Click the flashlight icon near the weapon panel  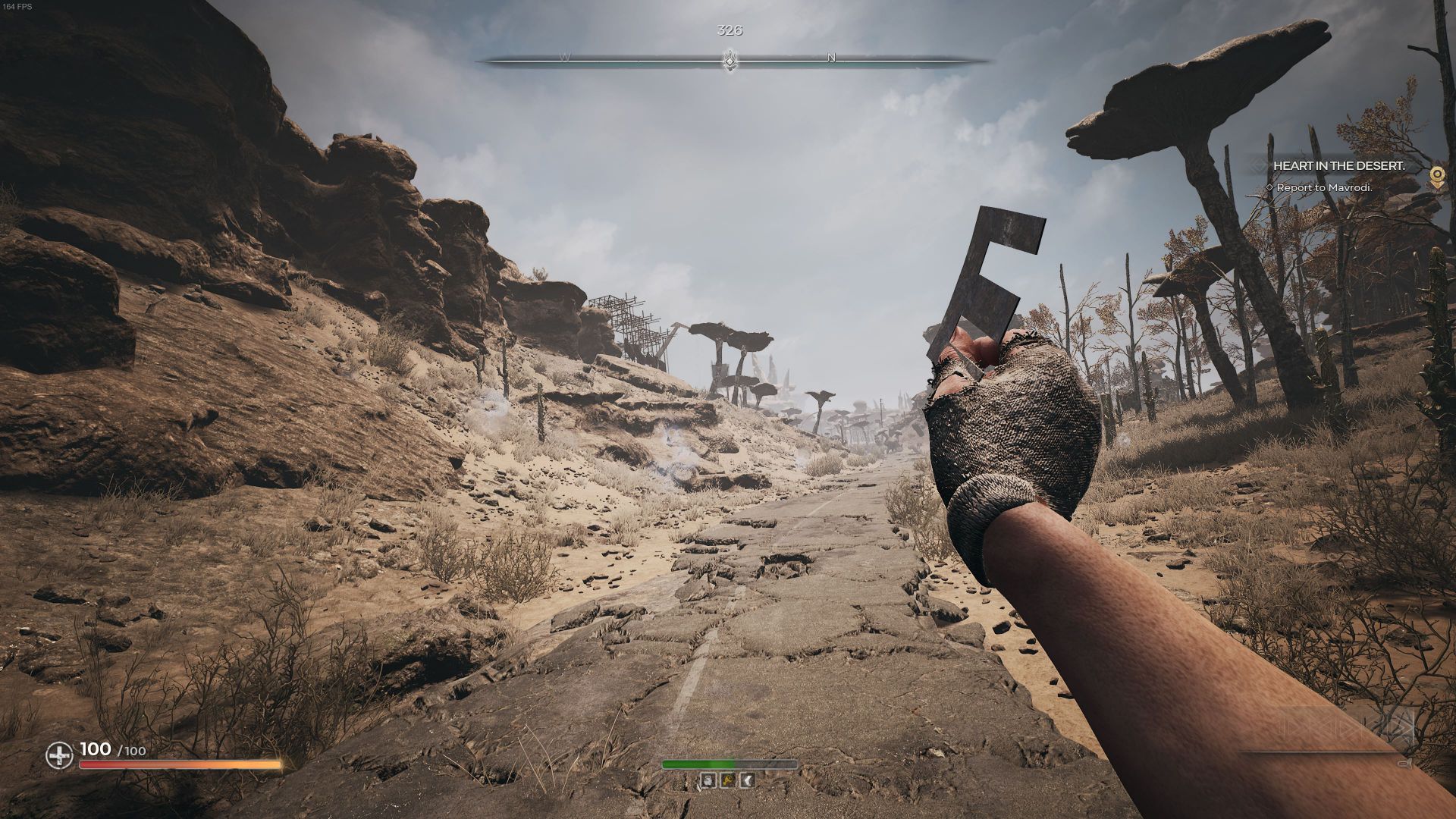click(x=1404, y=764)
